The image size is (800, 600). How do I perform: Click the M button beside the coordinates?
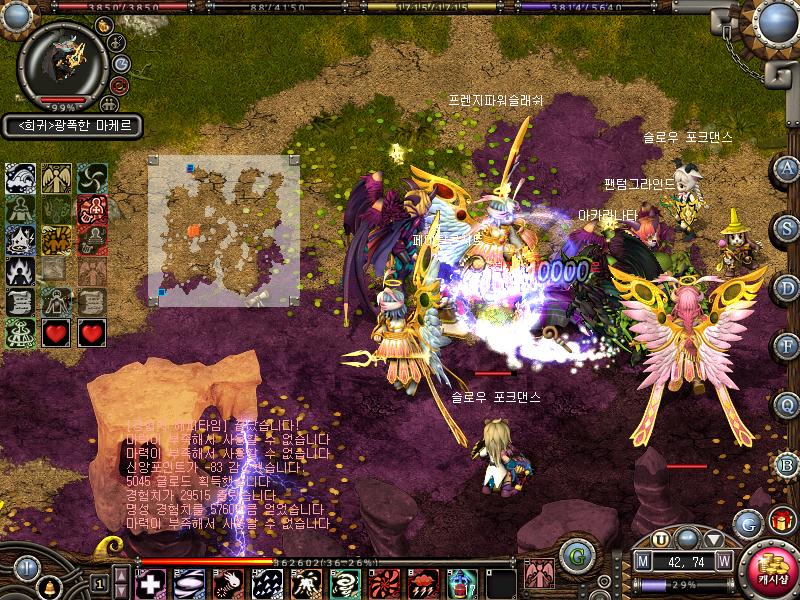(643, 561)
